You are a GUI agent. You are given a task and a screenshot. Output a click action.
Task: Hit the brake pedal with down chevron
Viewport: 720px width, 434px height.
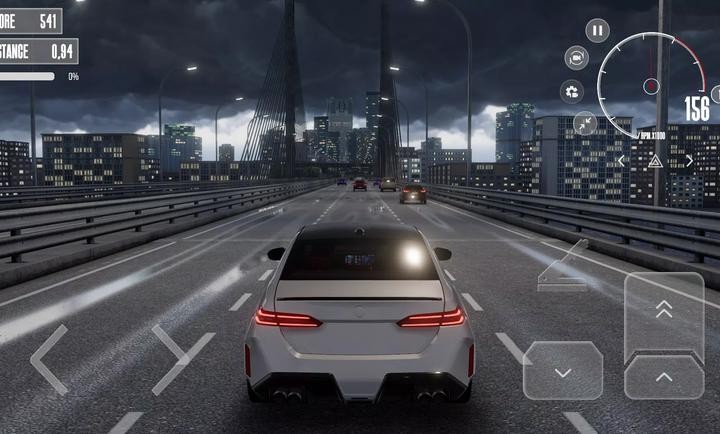563,371
